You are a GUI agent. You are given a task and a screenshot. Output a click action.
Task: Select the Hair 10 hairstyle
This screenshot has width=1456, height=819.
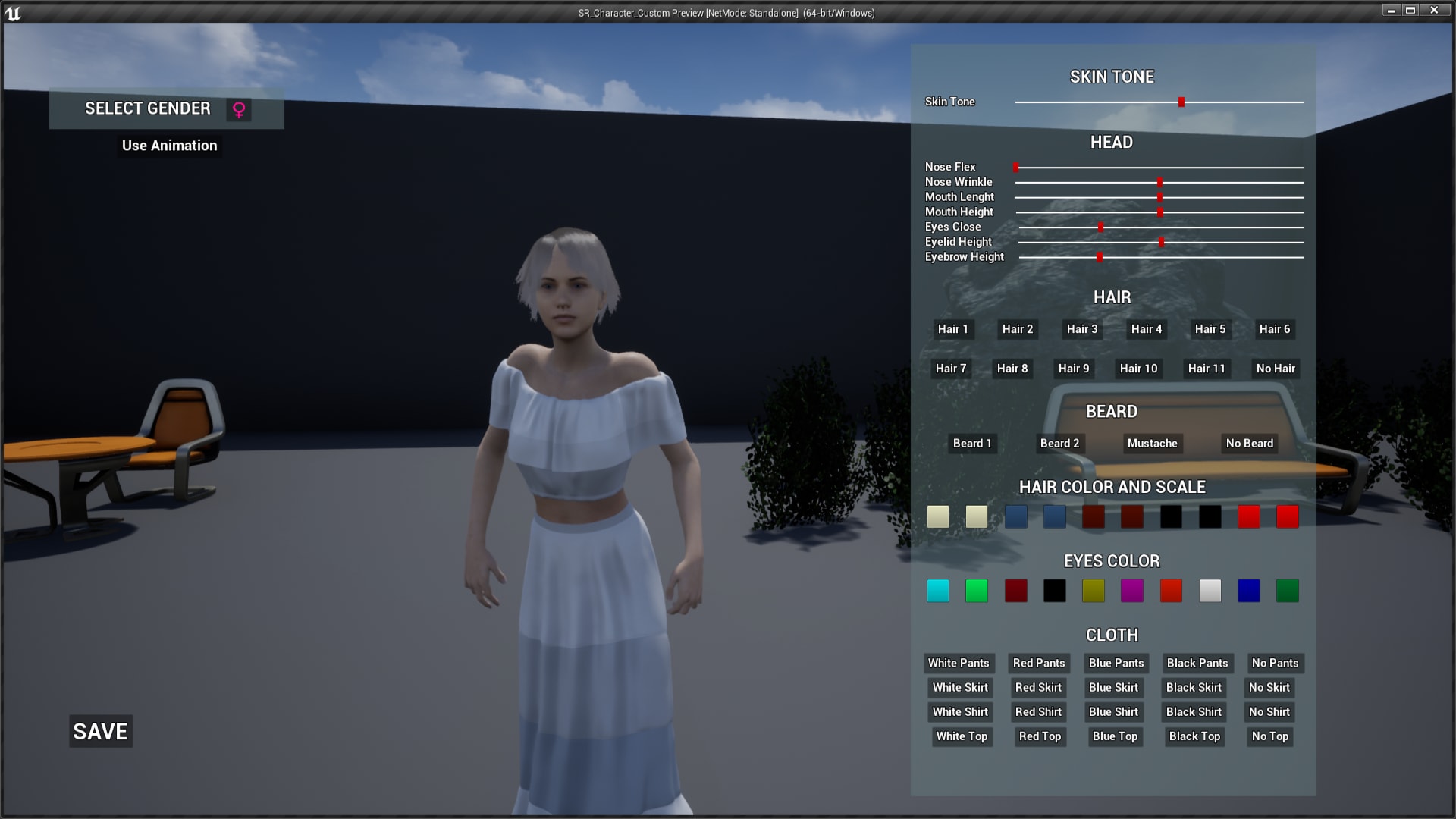pos(1137,369)
